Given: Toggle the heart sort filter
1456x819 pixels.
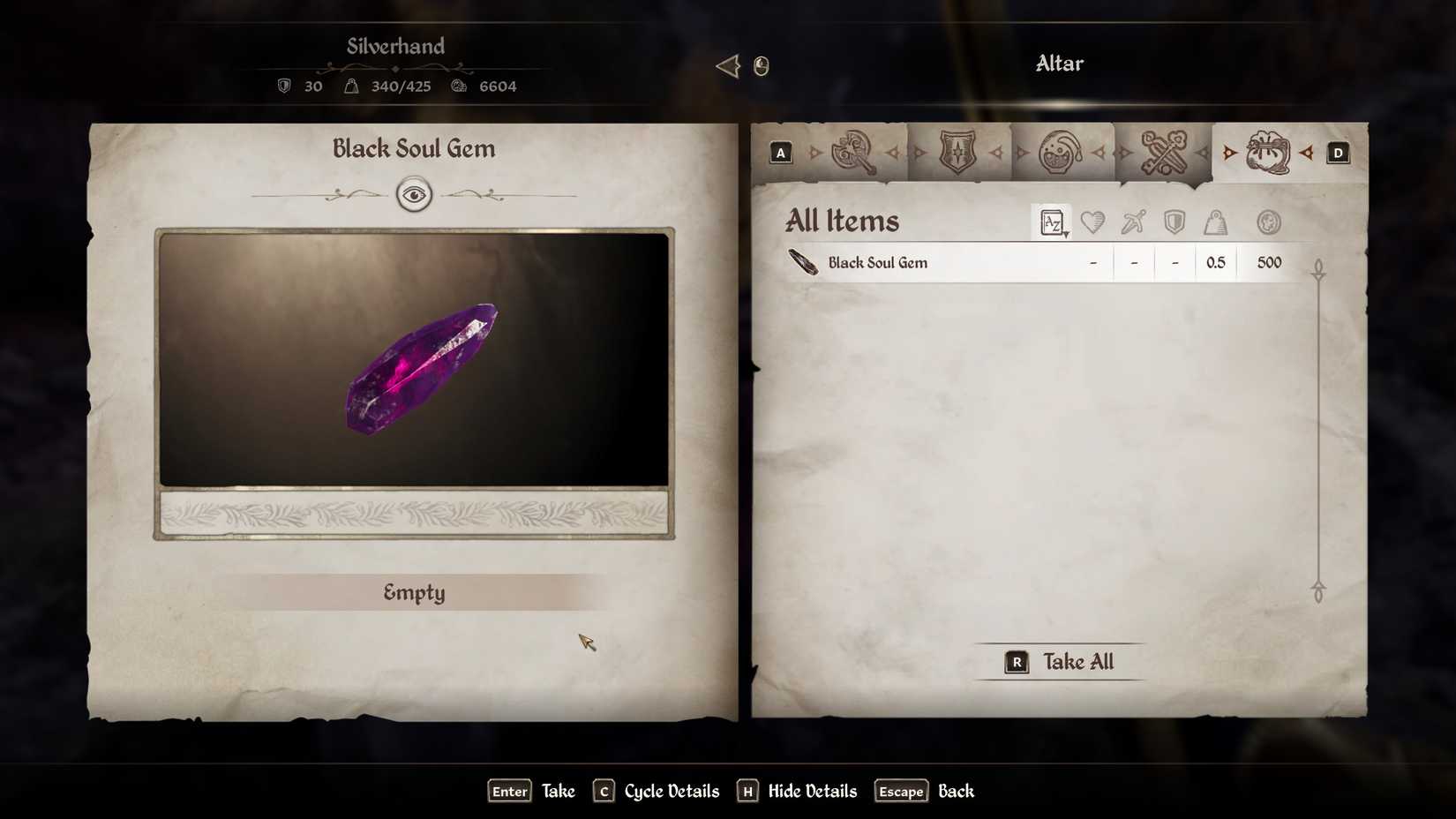Looking at the screenshot, I should [1092, 222].
